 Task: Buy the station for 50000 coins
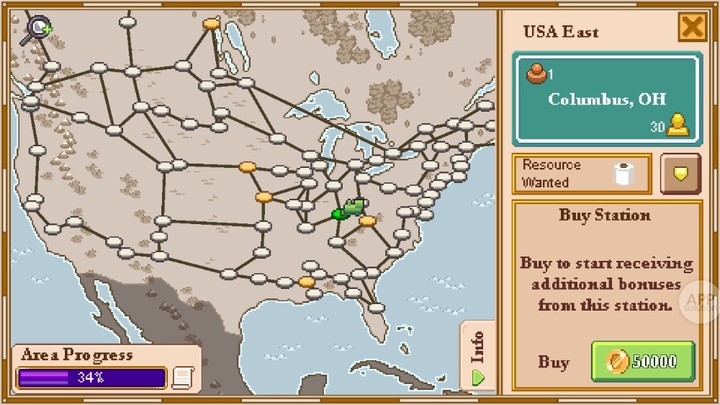click(x=643, y=361)
